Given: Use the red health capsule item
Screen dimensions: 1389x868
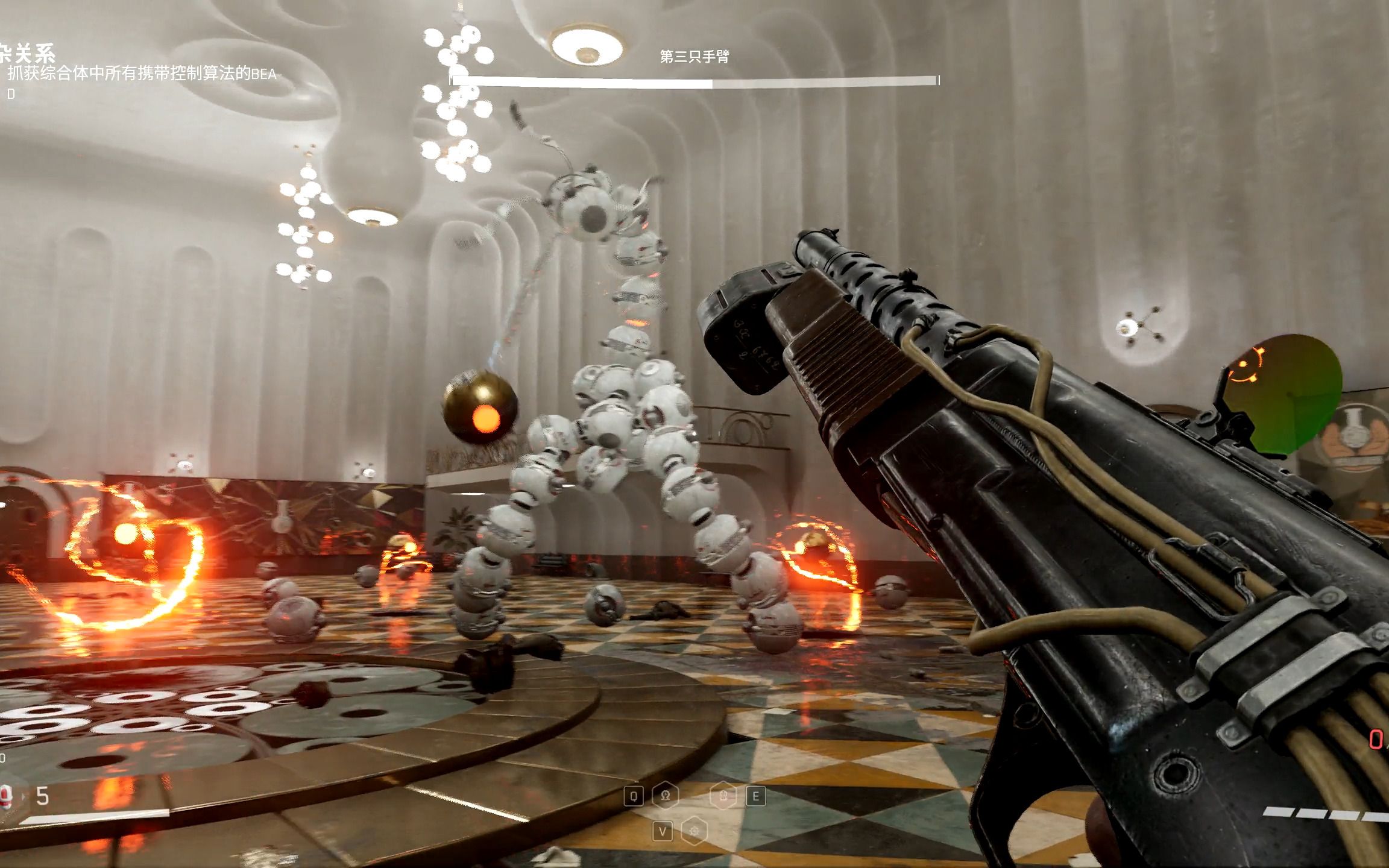Looking at the screenshot, I should [7, 797].
